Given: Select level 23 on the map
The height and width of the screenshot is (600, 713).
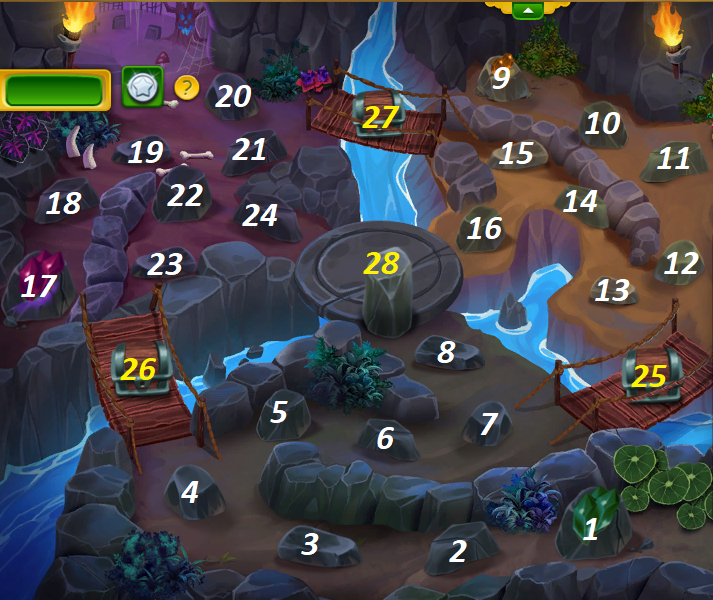Looking at the screenshot, I should point(166,264).
